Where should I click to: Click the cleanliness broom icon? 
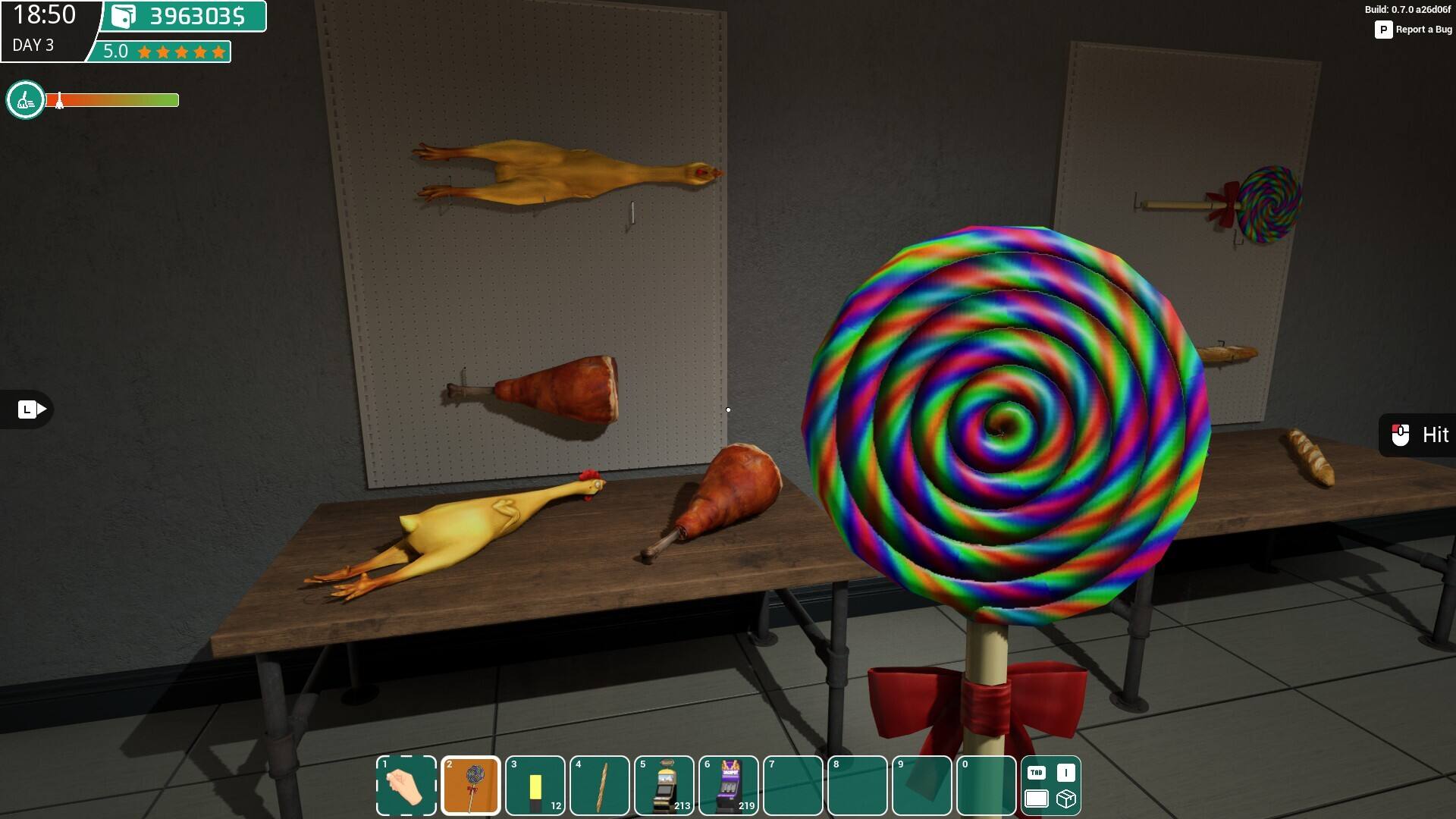(26, 100)
